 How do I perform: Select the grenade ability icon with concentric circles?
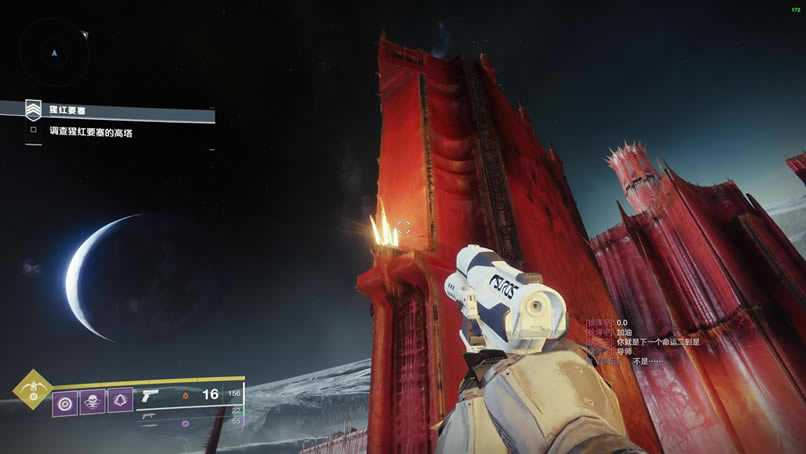click(x=65, y=401)
